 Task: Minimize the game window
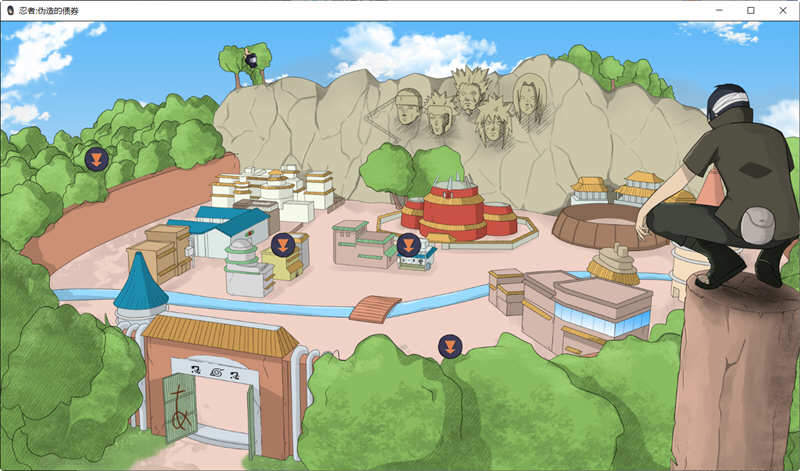(x=720, y=10)
